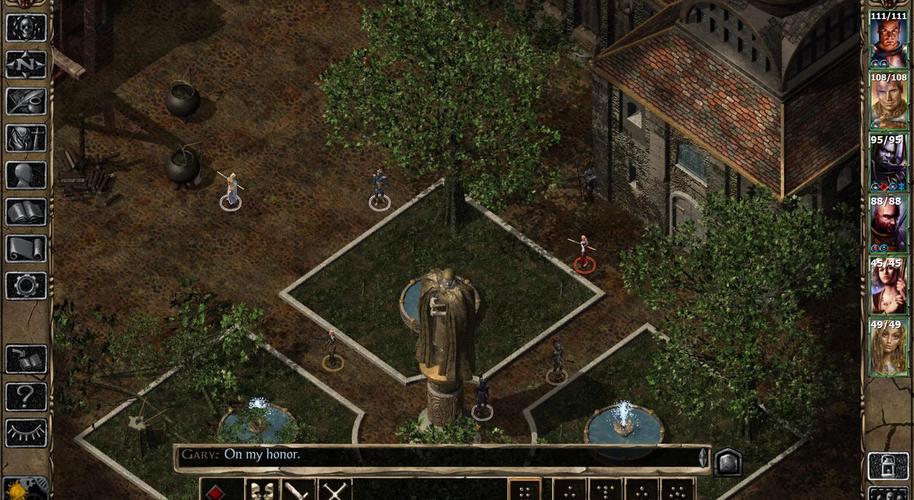Open the priest scroll
914x500 pixels.
tap(26, 249)
